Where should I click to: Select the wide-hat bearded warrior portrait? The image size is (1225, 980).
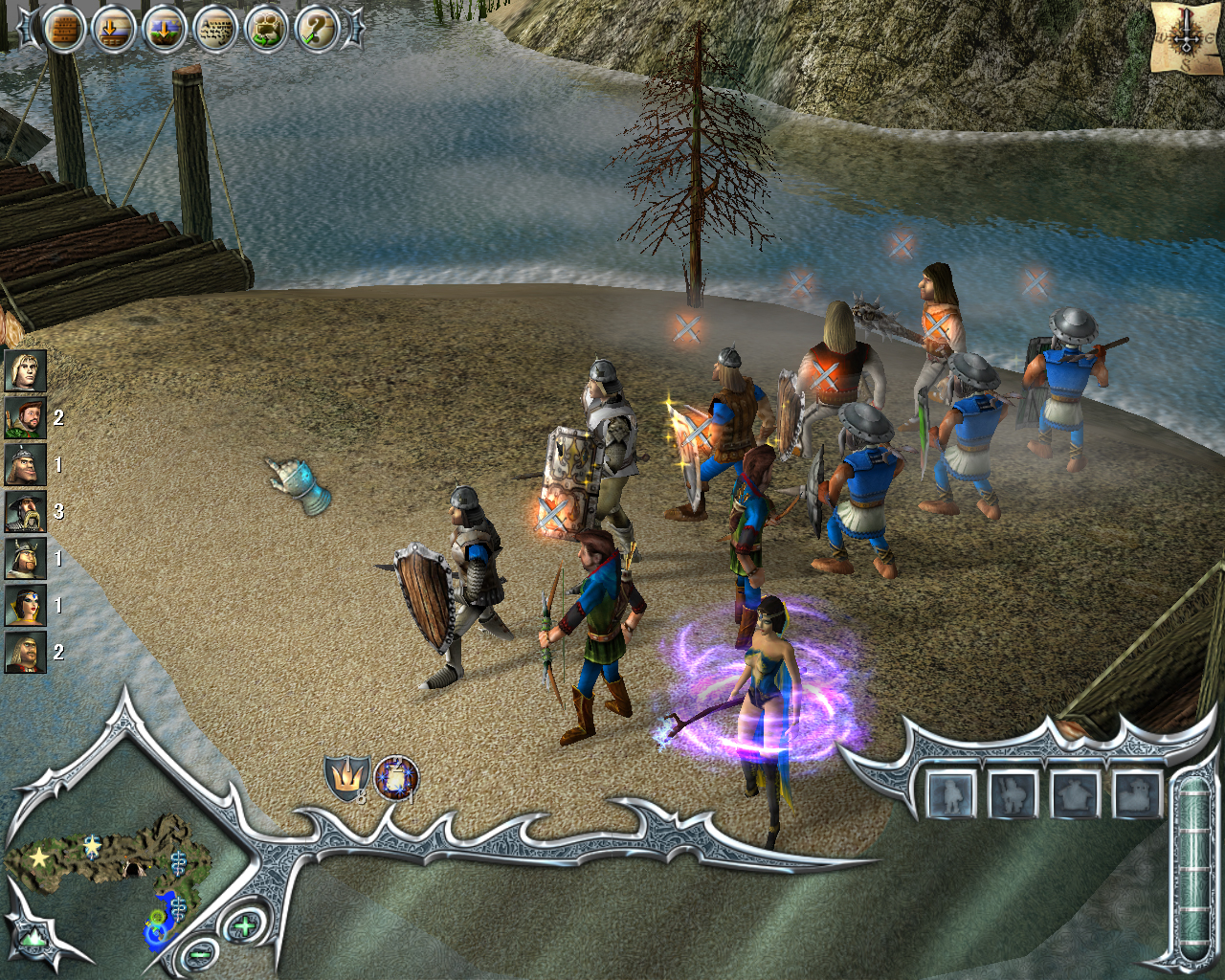pos(25,511)
